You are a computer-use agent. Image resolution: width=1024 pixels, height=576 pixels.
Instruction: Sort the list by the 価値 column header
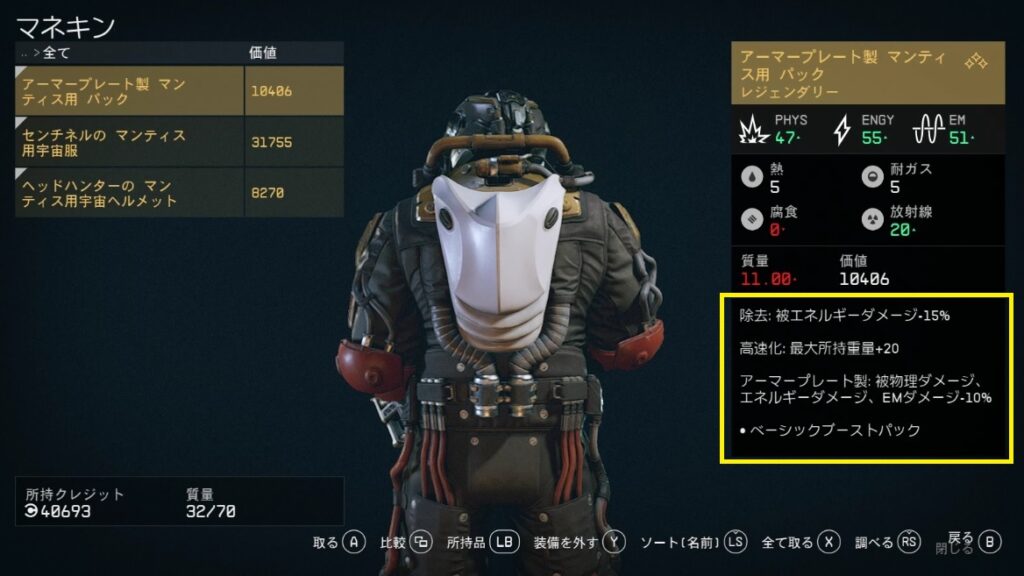pos(262,52)
